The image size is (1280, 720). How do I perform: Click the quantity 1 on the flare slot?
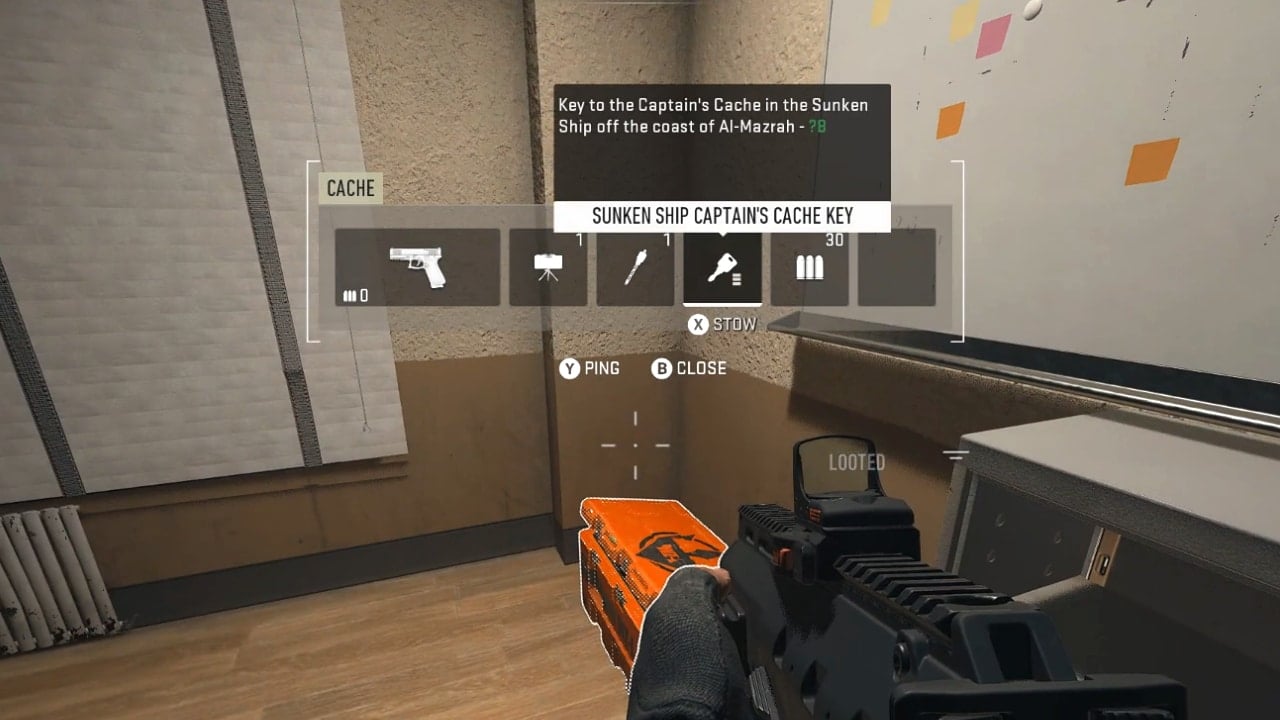tap(668, 240)
